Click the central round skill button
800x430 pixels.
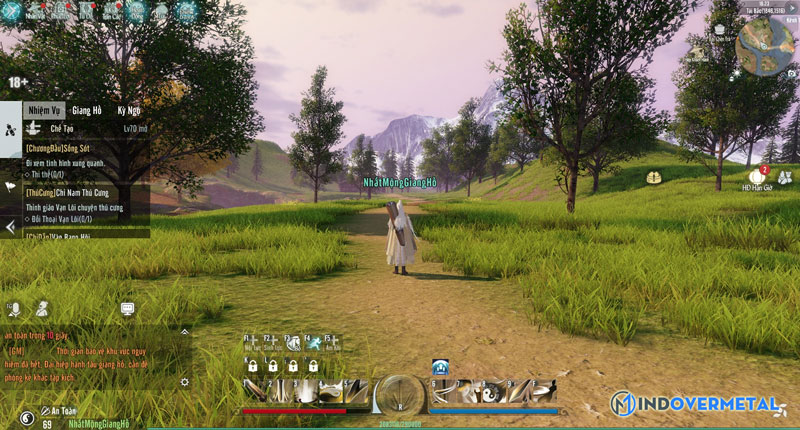[x=400, y=393]
